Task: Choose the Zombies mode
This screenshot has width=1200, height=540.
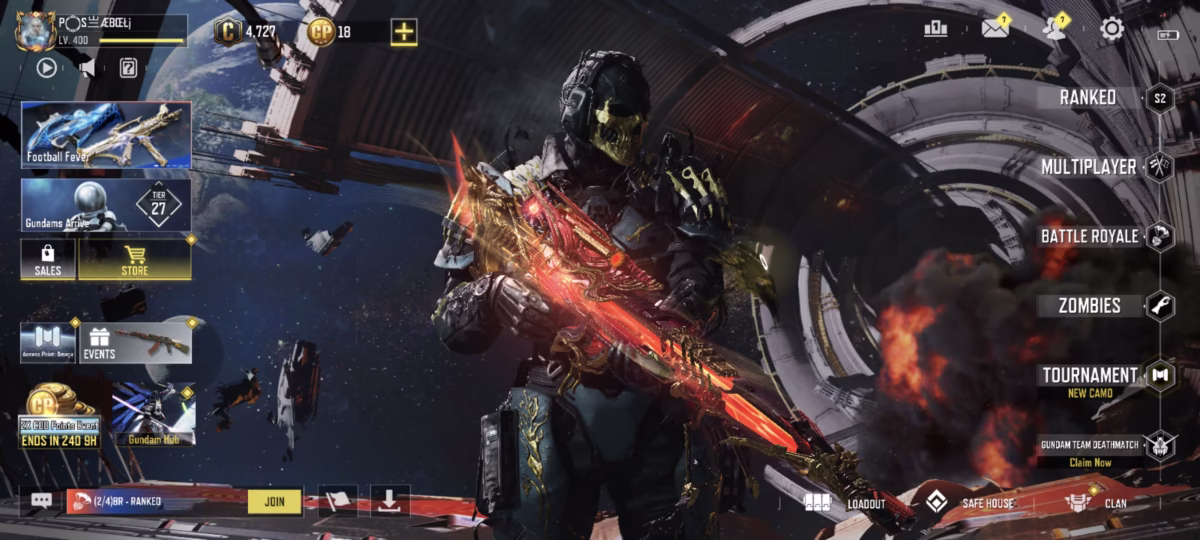Action: 1089,306
